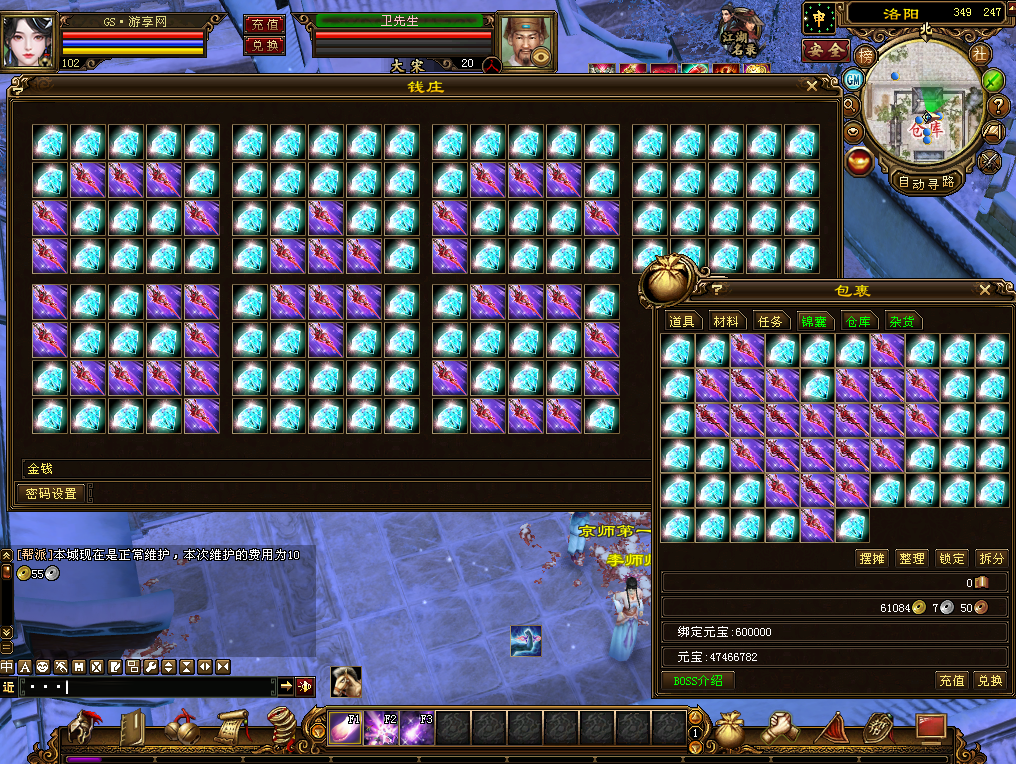This screenshot has height=764, width=1016.
Task: Open the 榜 ranking button
Action: [x=867, y=56]
